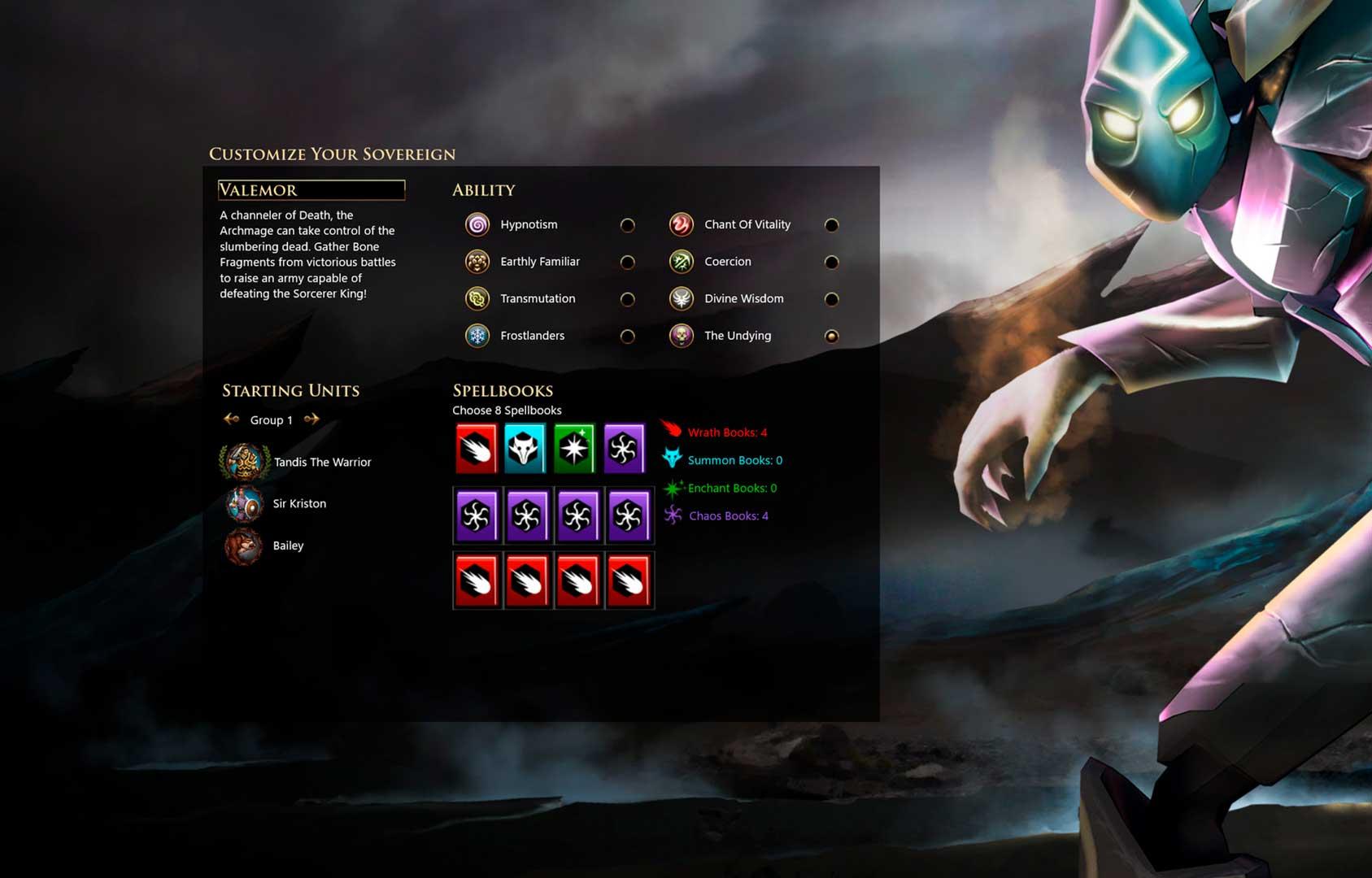The image size is (1372, 878).
Task: Show next starting units group
Action: point(311,419)
